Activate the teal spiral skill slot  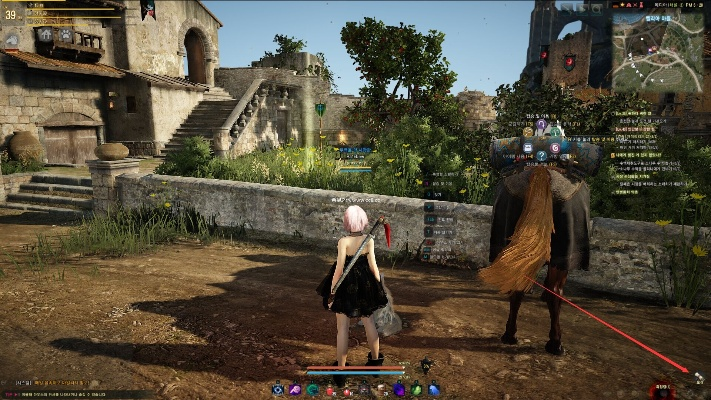click(x=313, y=389)
